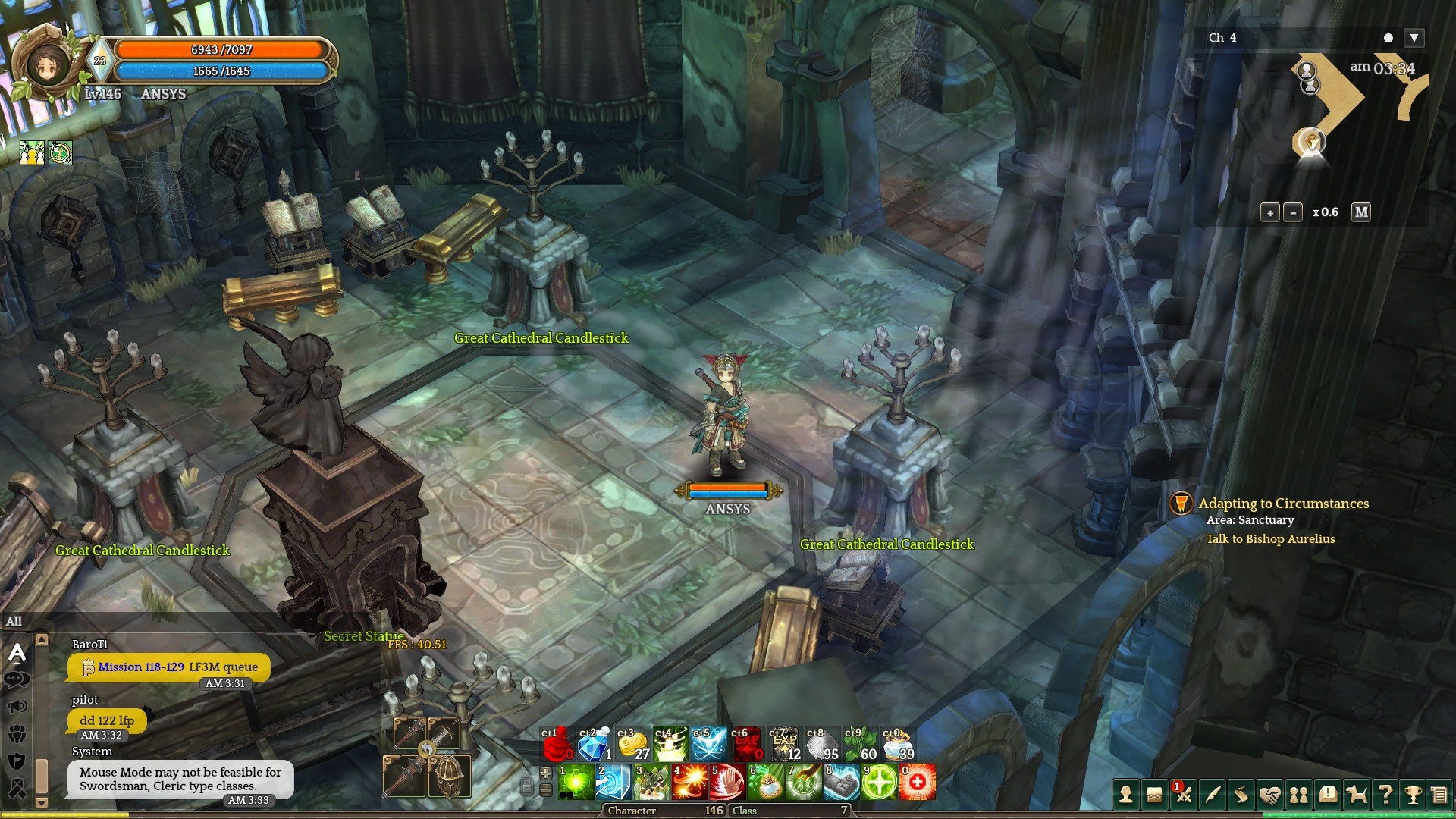Viewport: 1456px width, 819px height.
Task: Select the Adapting to Circumstances quest tracker
Action: point(1283,504)
